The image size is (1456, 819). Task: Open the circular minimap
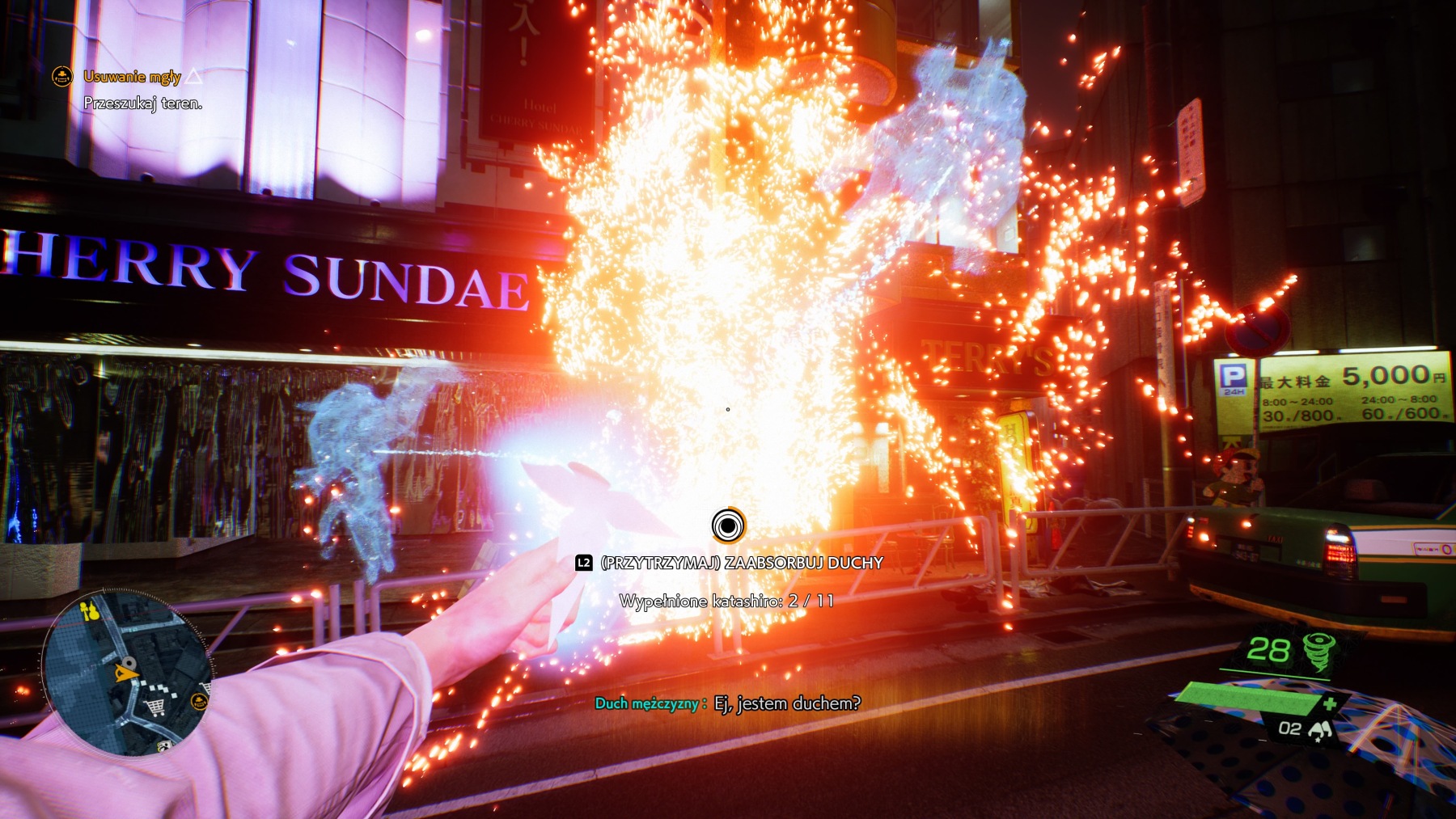pyautogui.click(x=126, y=673)
